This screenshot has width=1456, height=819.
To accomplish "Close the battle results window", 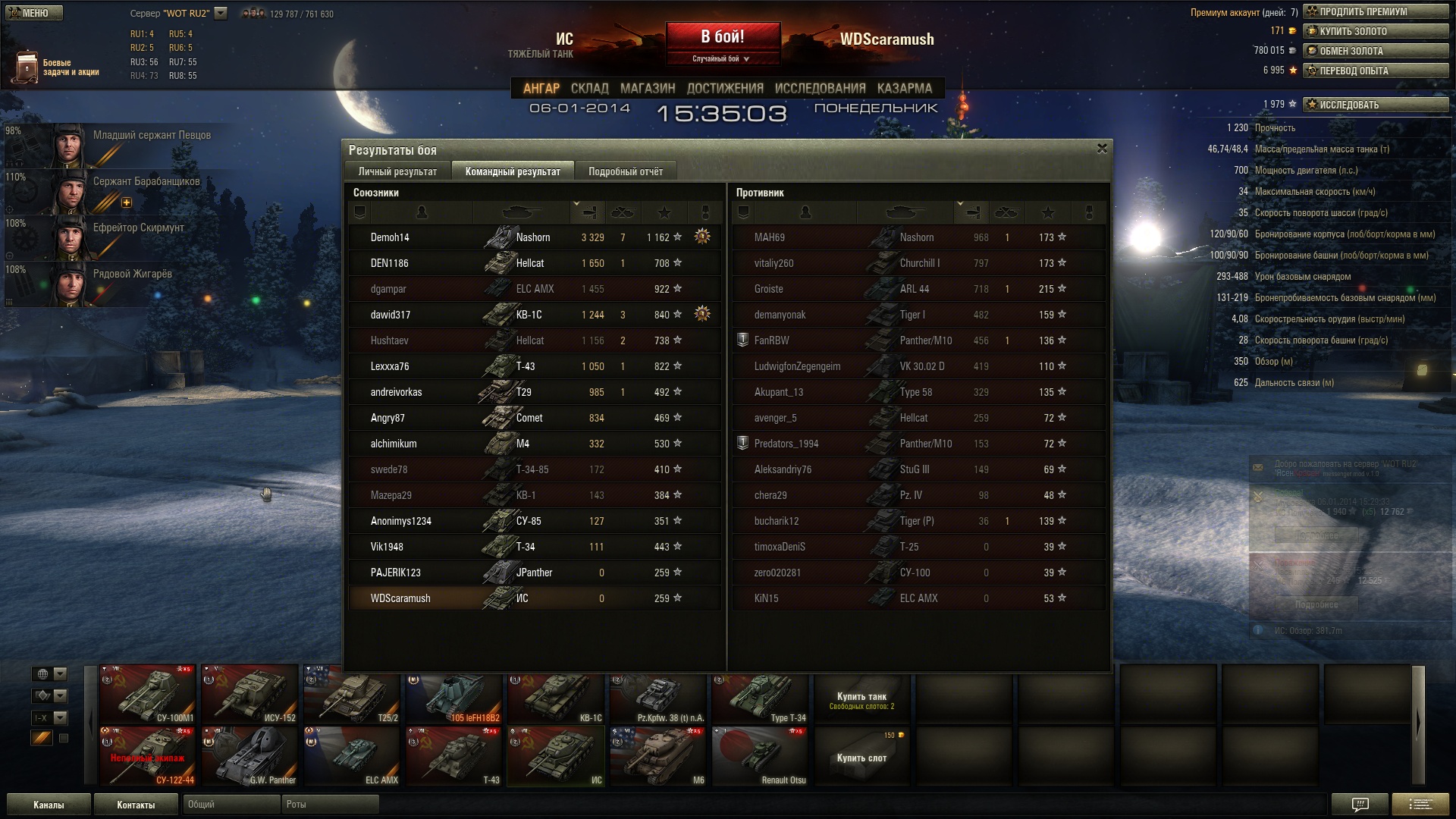I will [1102, 149].
